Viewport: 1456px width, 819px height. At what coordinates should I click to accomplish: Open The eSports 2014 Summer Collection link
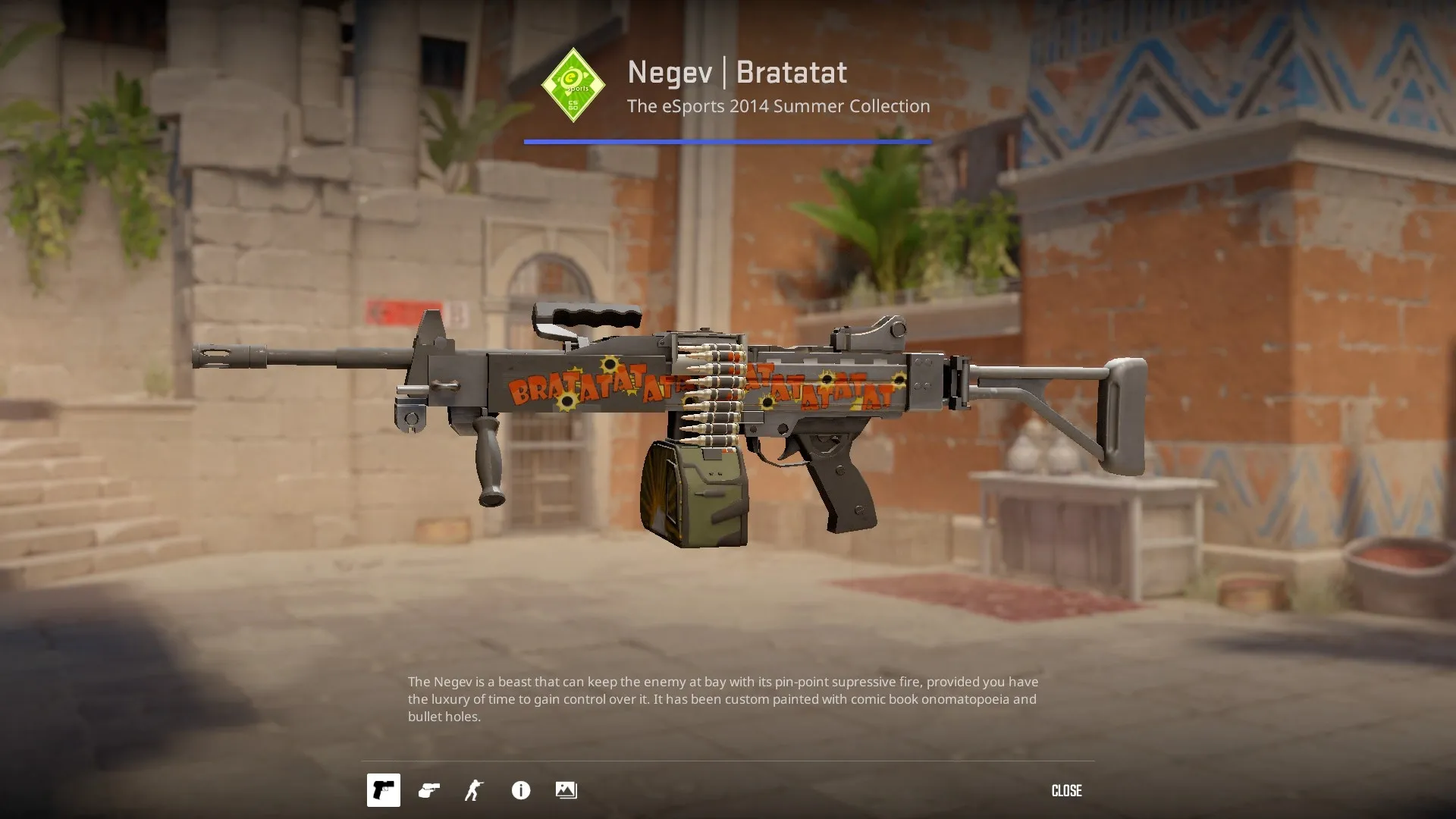777,106
